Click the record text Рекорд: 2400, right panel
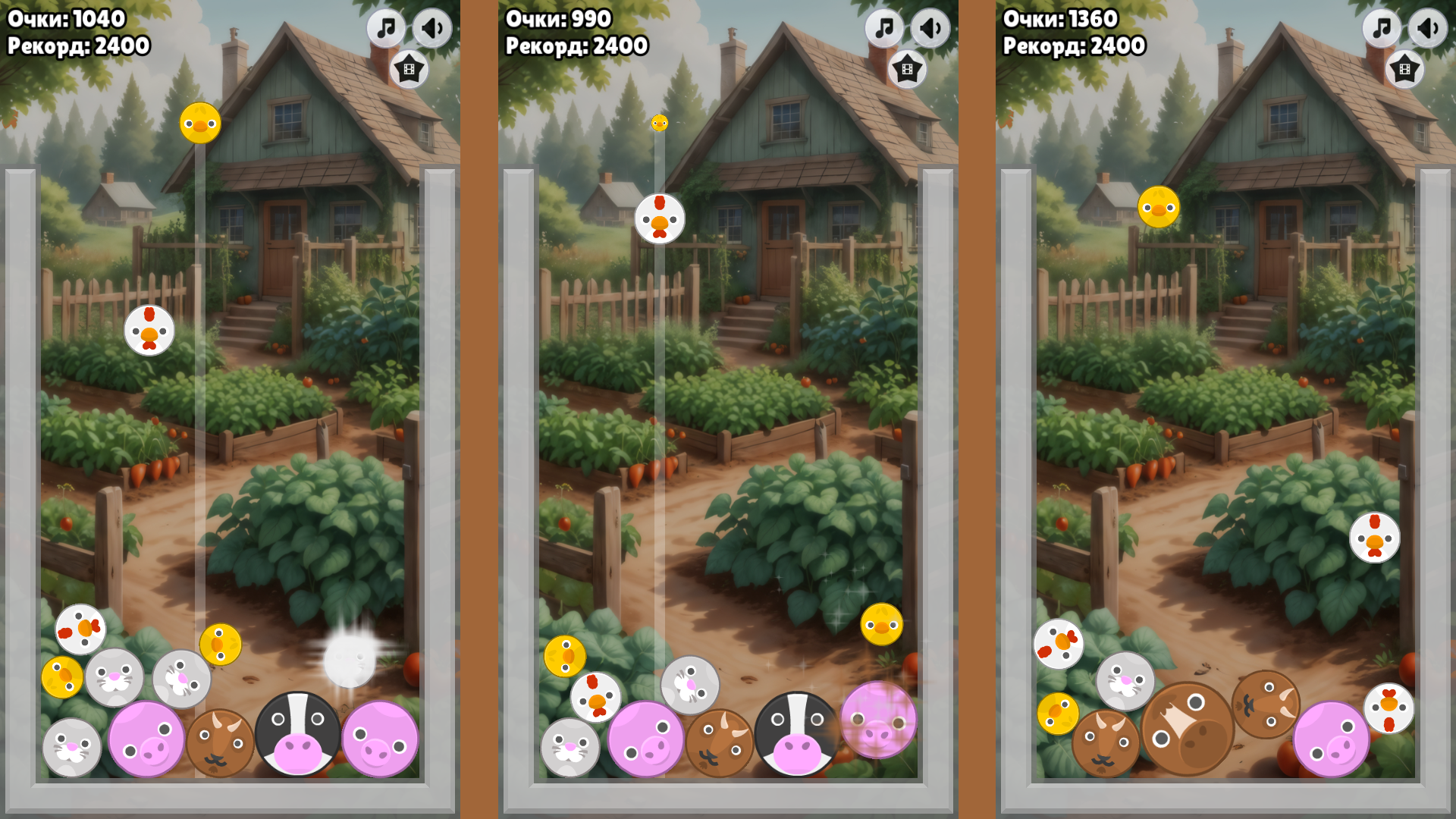The height and width of the screenshot is (819, 1456). click(x=1073, y=46)
